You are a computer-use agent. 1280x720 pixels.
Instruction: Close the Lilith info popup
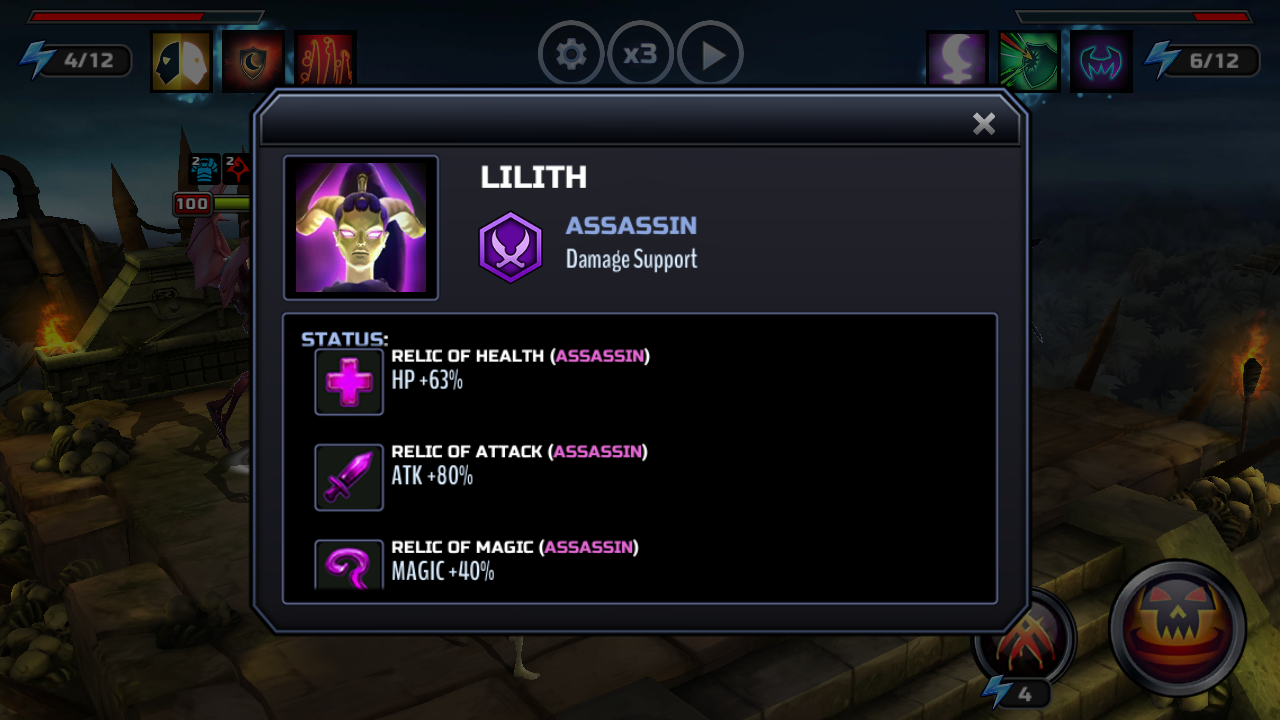pos(984,123)
